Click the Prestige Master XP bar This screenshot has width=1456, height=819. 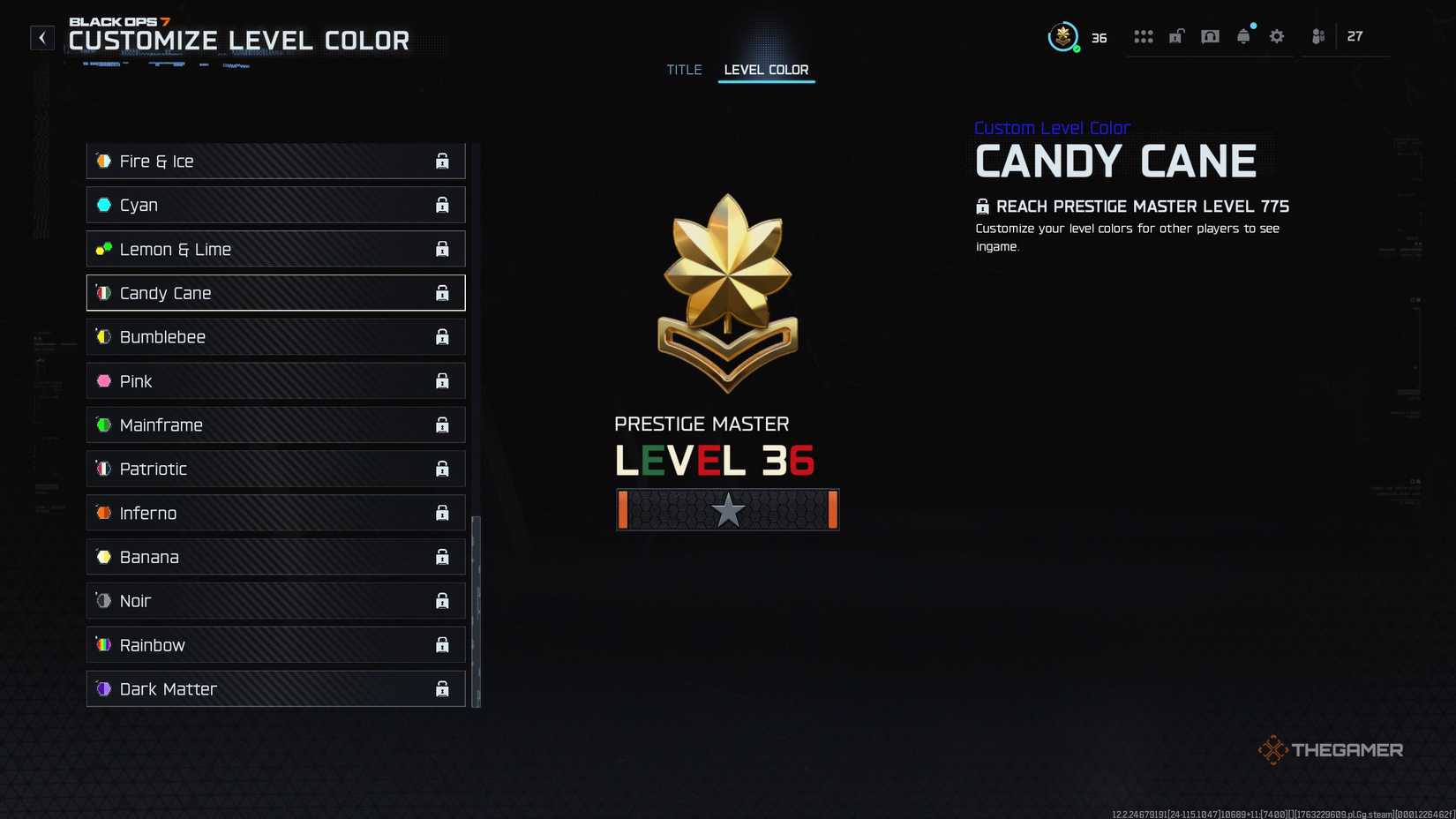pos(726,509)
